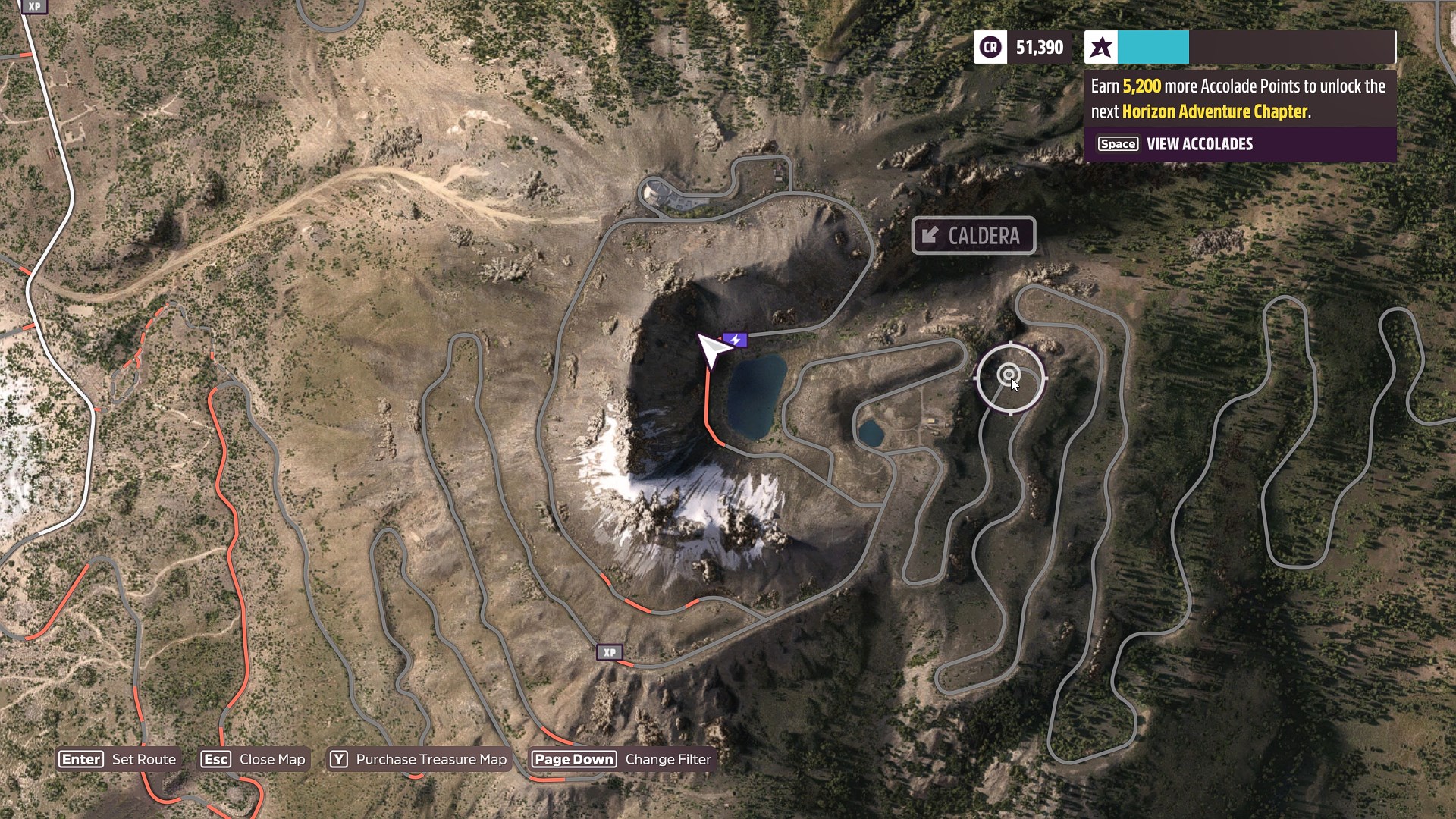The height and width of the screenshot is (819, 1456).
Task: Choose Purchase Treasure Map
Action: 419,759
